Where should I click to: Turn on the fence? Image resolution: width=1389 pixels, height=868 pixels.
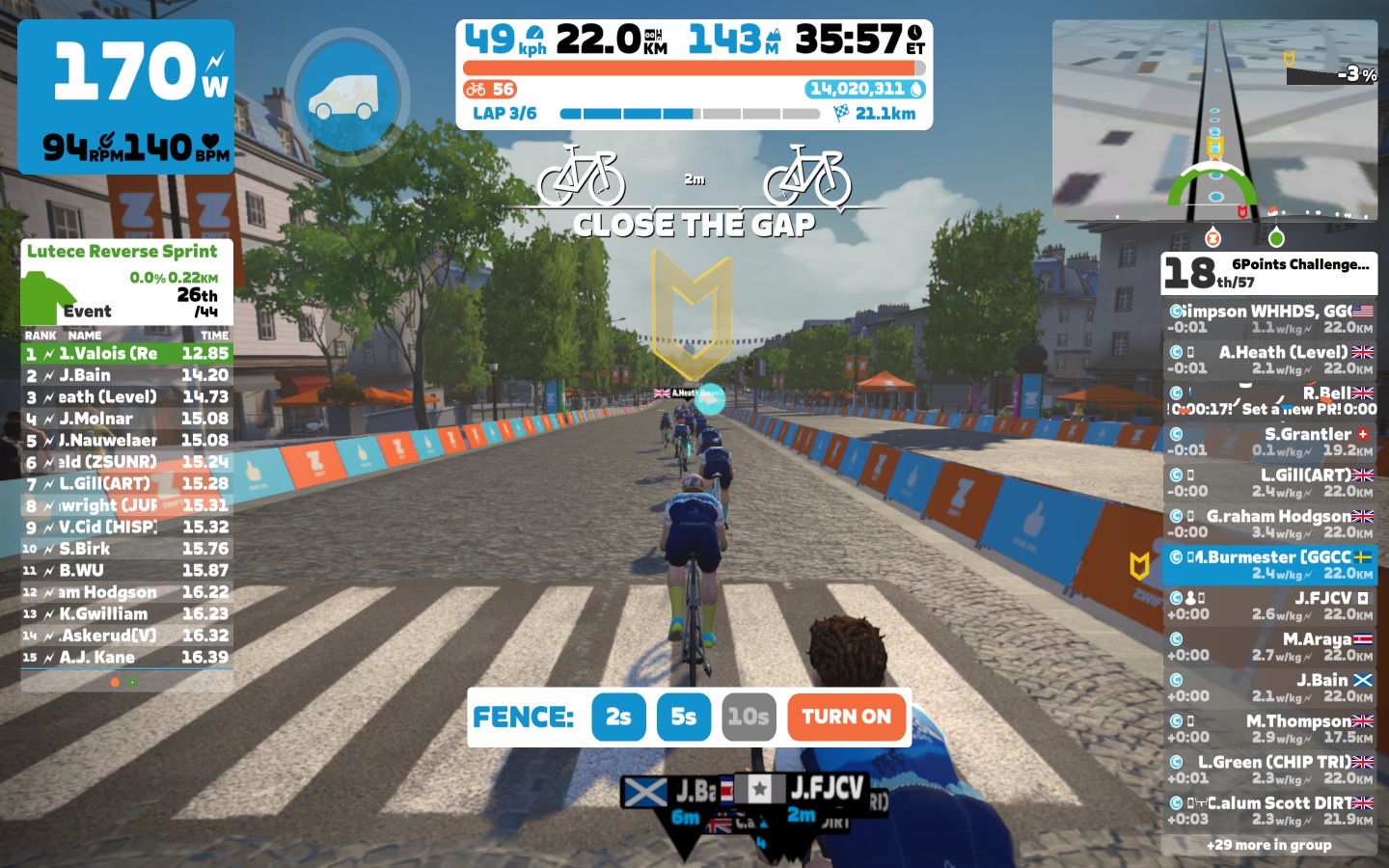click(x=846, y=717)
